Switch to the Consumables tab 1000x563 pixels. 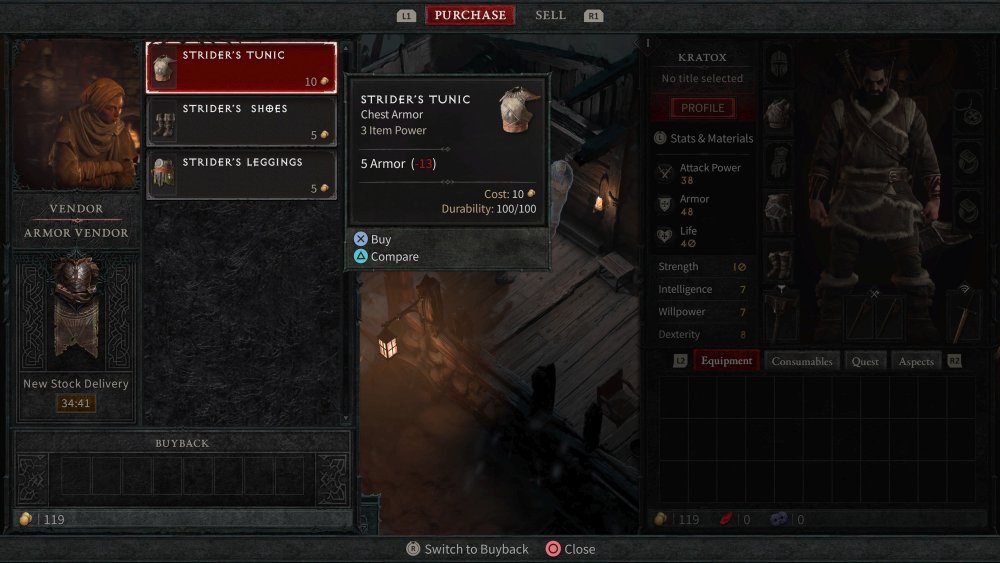click(x=801, y=361)
